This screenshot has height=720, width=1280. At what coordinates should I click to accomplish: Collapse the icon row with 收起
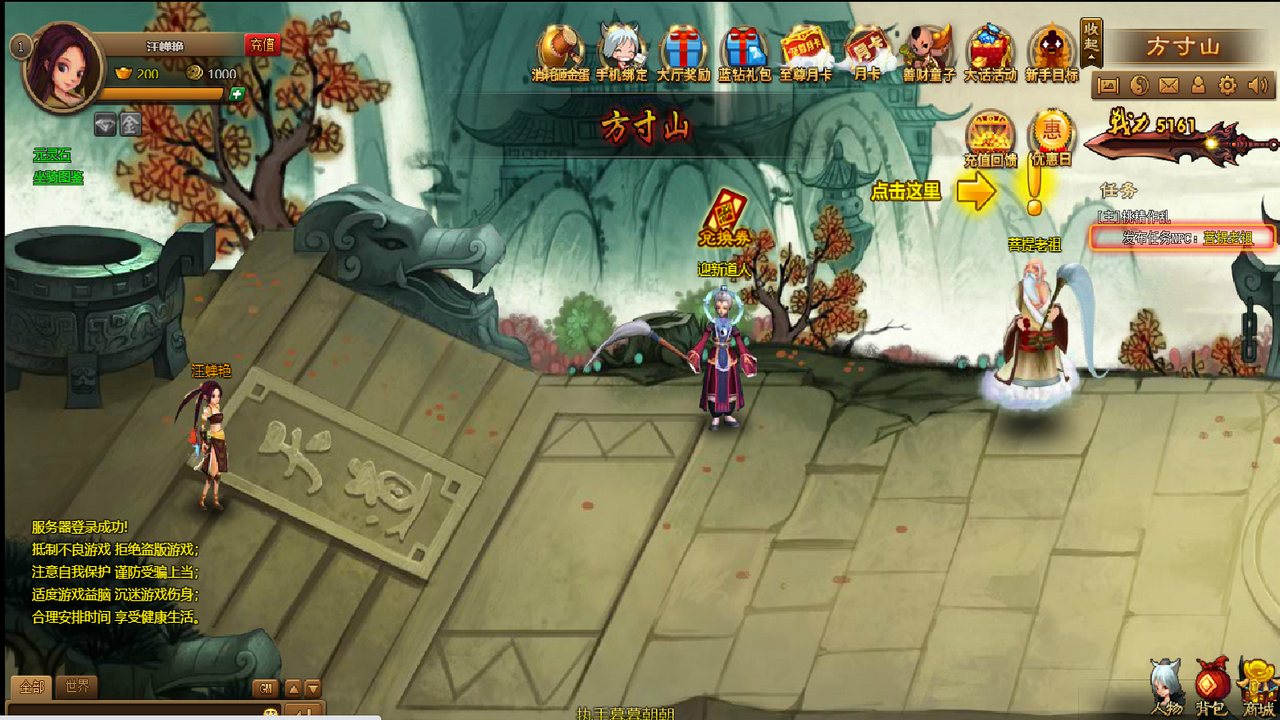point(1091,43)
